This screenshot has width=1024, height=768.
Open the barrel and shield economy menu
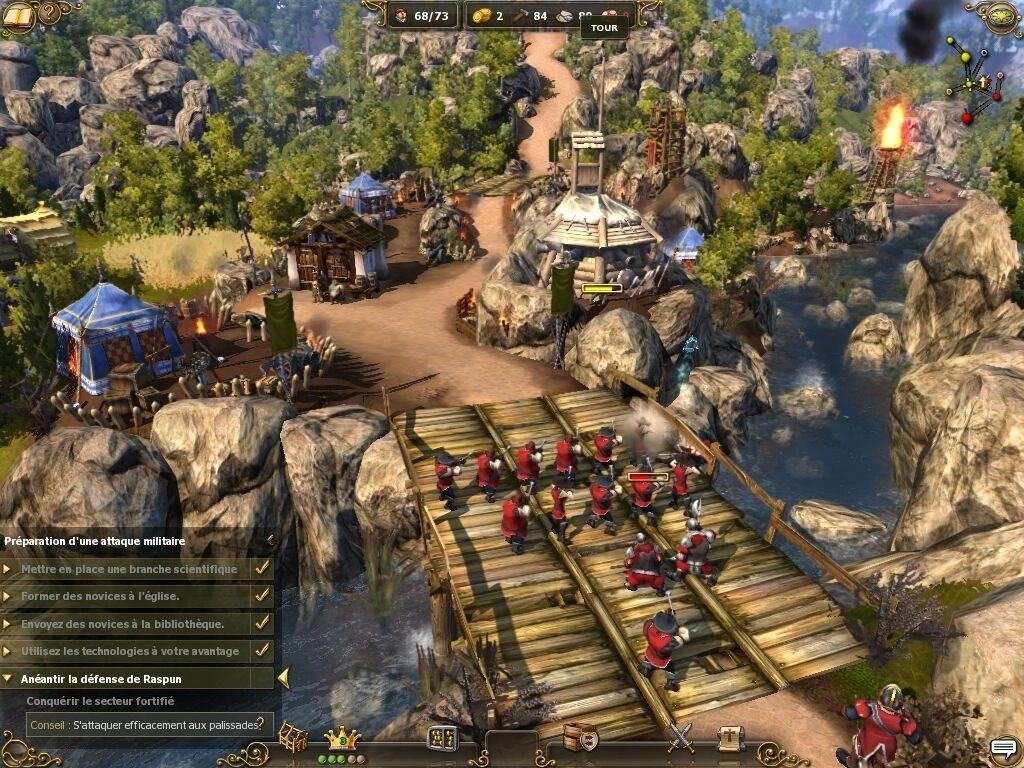[x=580, y=737]
